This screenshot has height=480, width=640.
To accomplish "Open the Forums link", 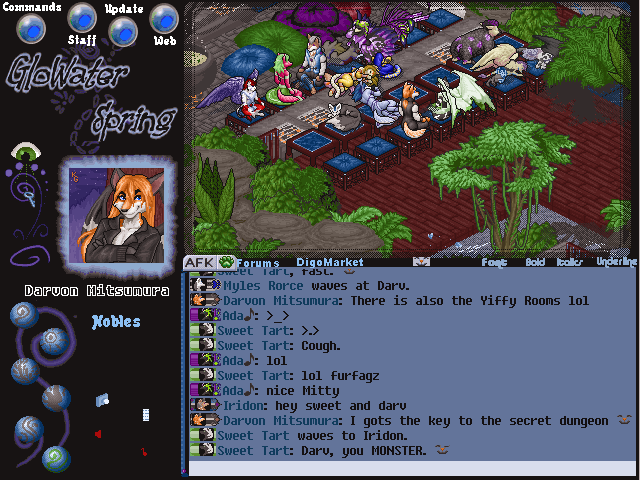I will tap(257, 264).
